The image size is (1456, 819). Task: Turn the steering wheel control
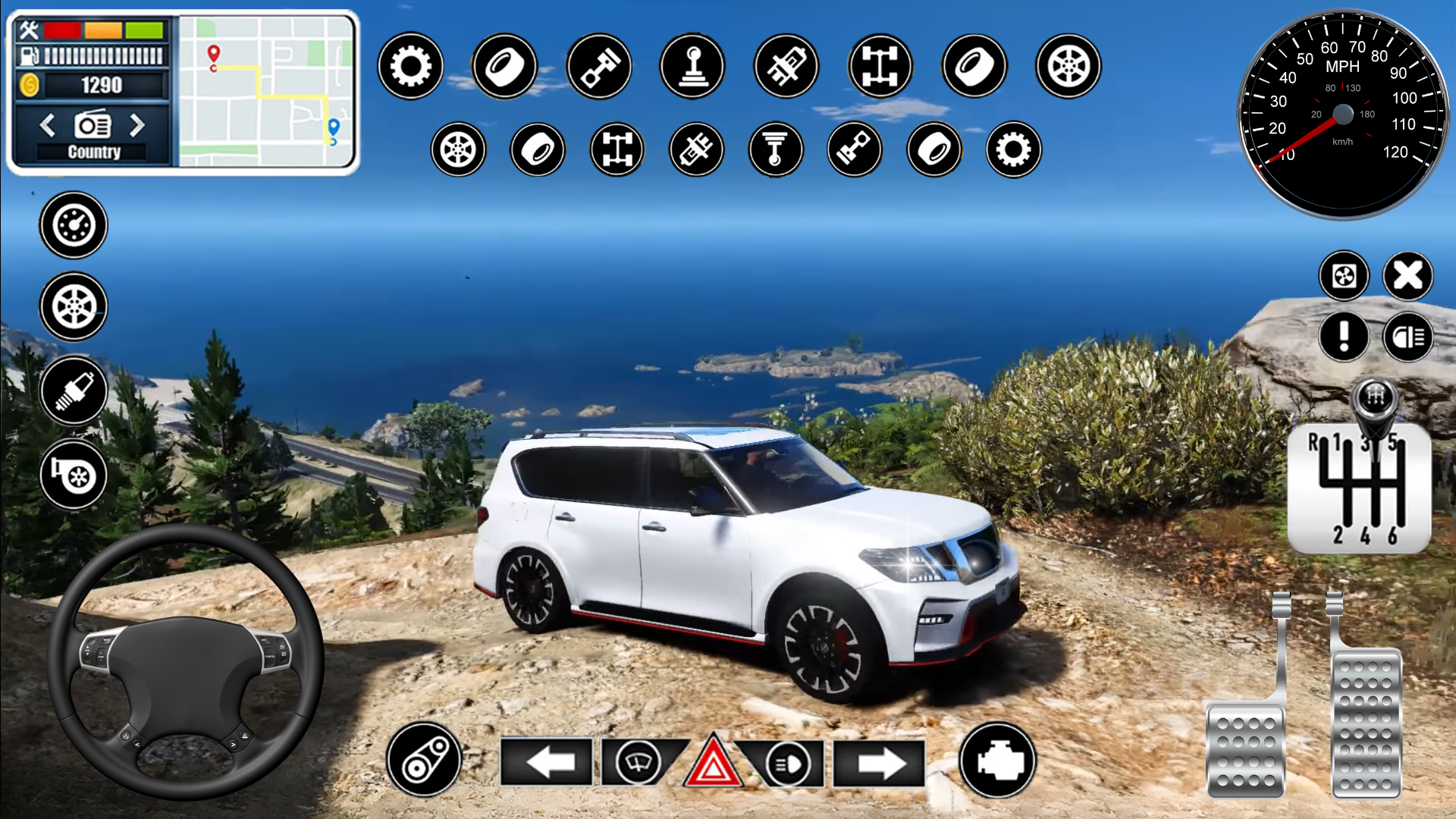tap(186, 661)
